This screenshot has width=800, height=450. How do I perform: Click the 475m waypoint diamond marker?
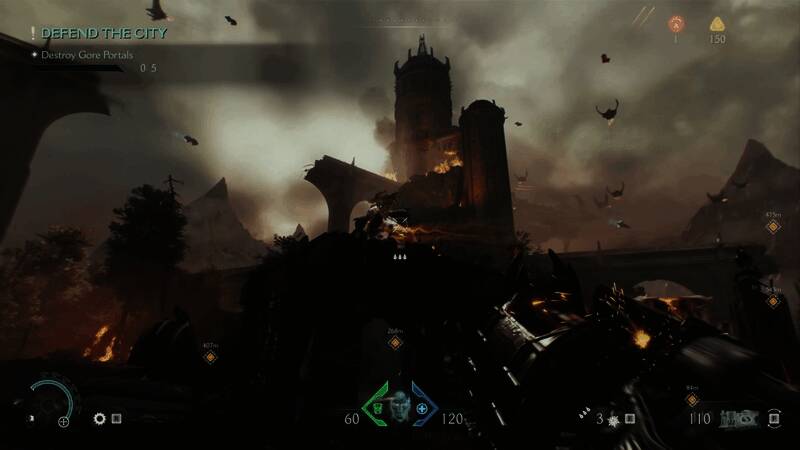[x=772, y=227]
